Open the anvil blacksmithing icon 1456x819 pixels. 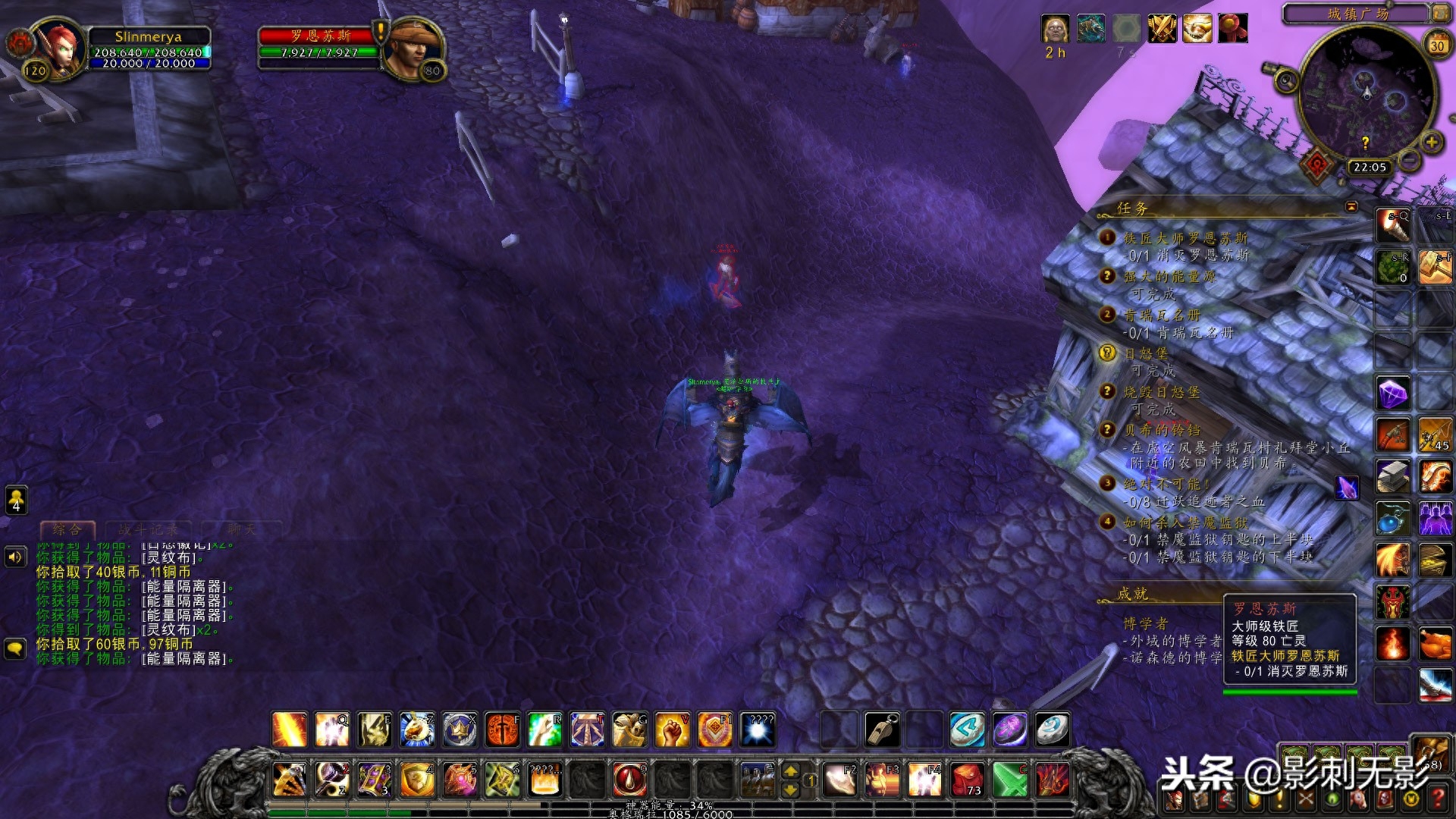[1393, 476]
